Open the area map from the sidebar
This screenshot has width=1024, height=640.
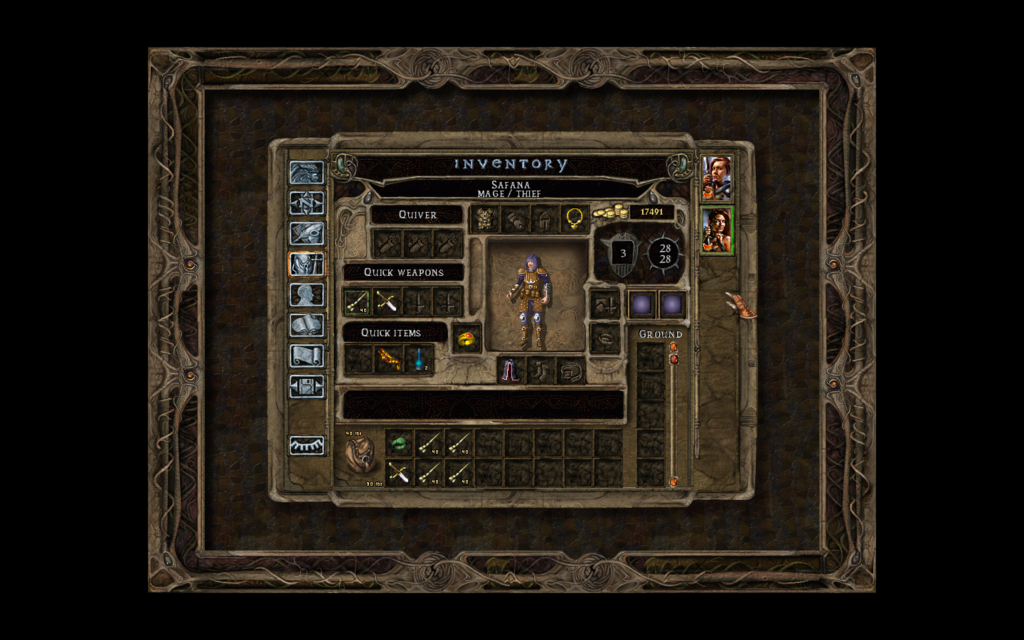[x=306, y=203]
